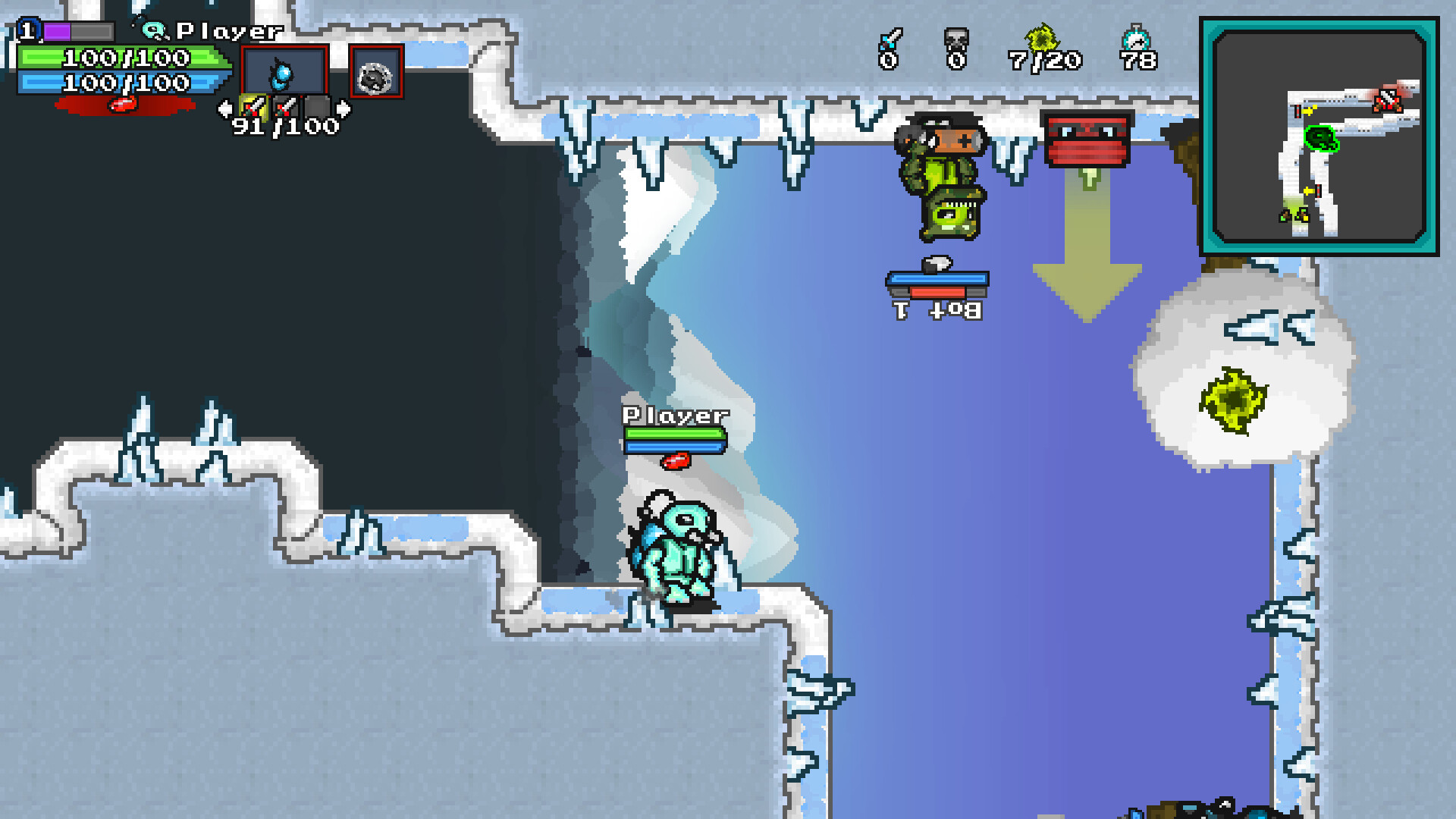Click the player portrait icon in the HUD
Viewport: 1456px width, 819px height.
[x=155, y=31]
